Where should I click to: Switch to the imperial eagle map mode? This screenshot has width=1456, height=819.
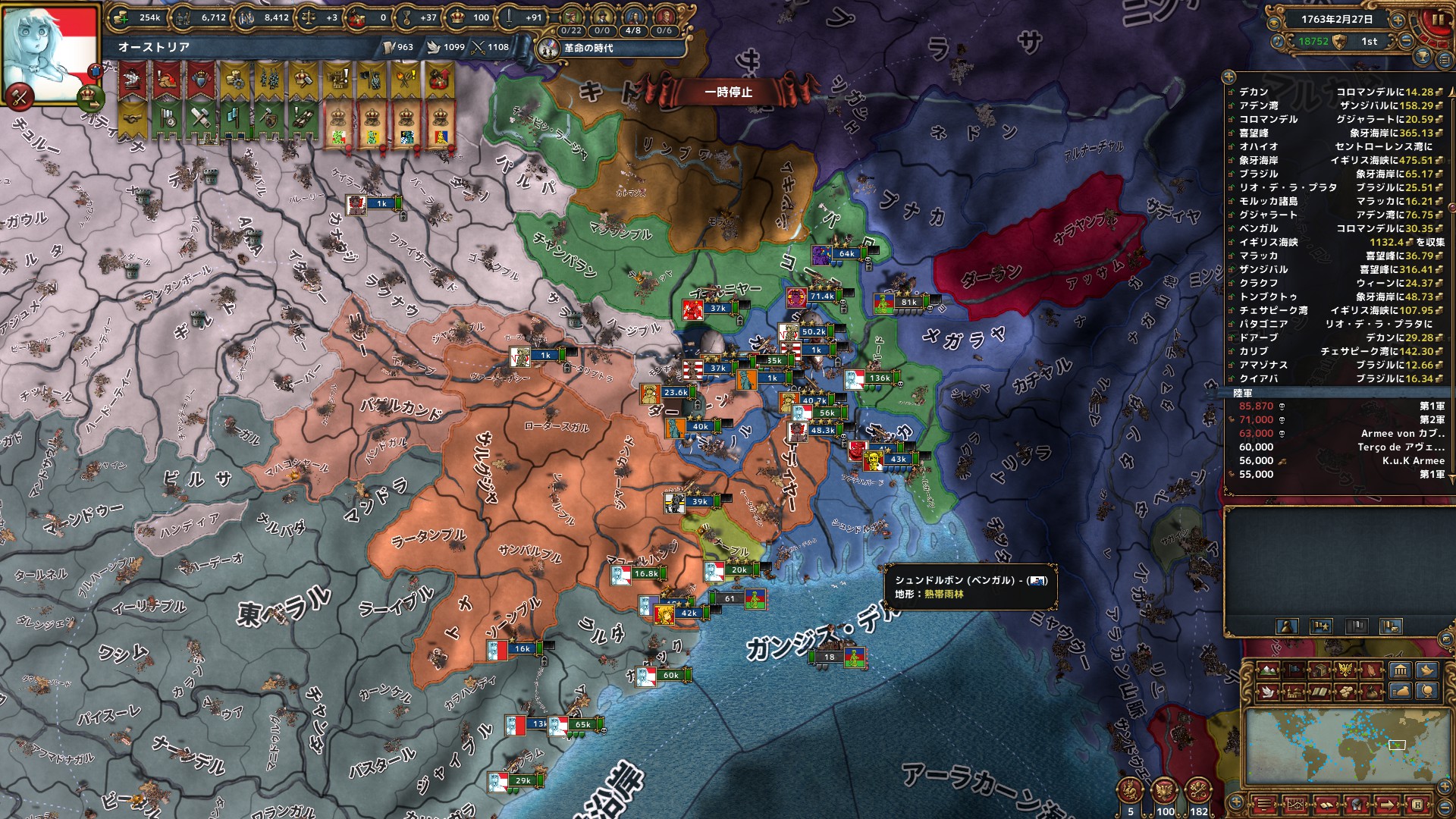click(x=1346, y=670)
